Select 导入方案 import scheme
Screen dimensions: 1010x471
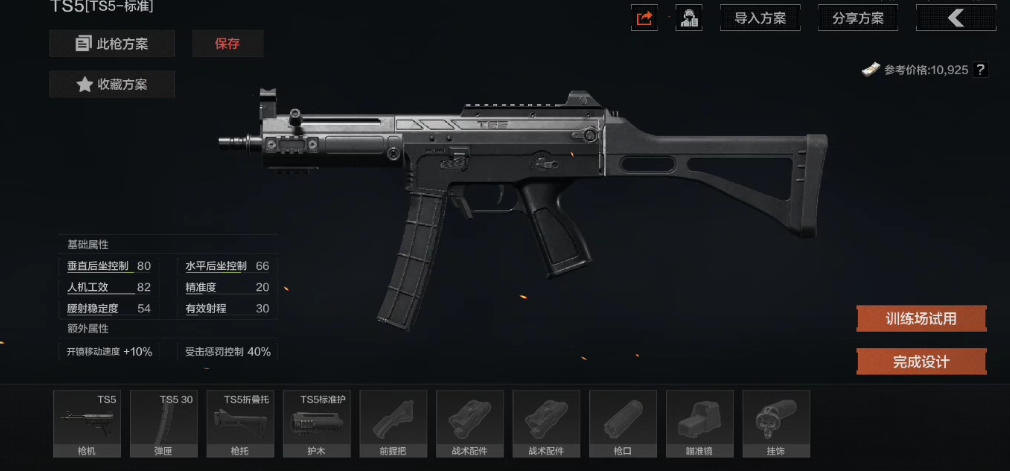click(x=760, y=18)
